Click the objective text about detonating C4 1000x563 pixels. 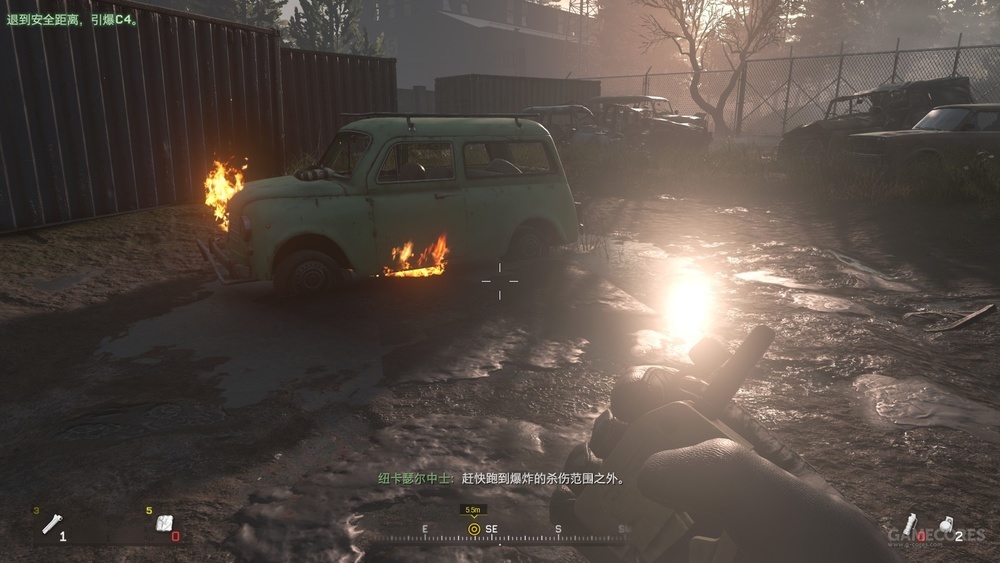click(69, 17)
